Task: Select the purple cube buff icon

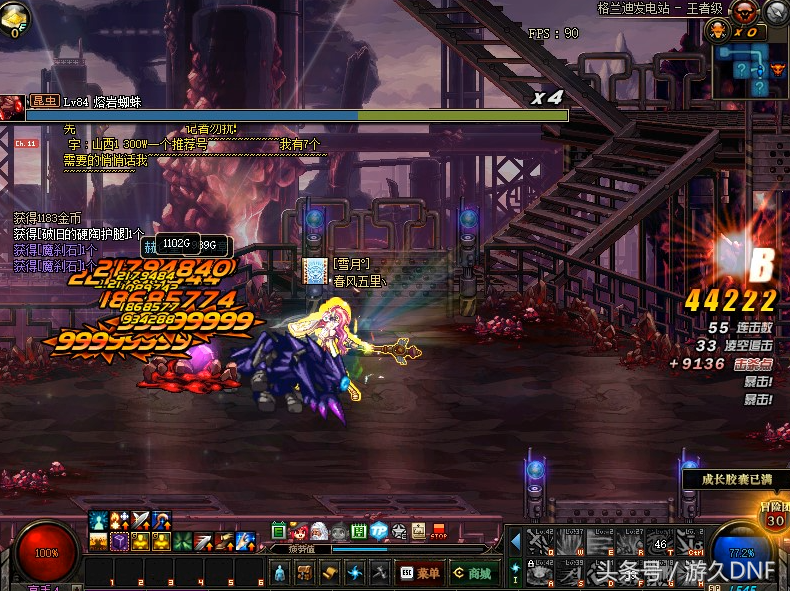Action: click(x=118, y=542)
